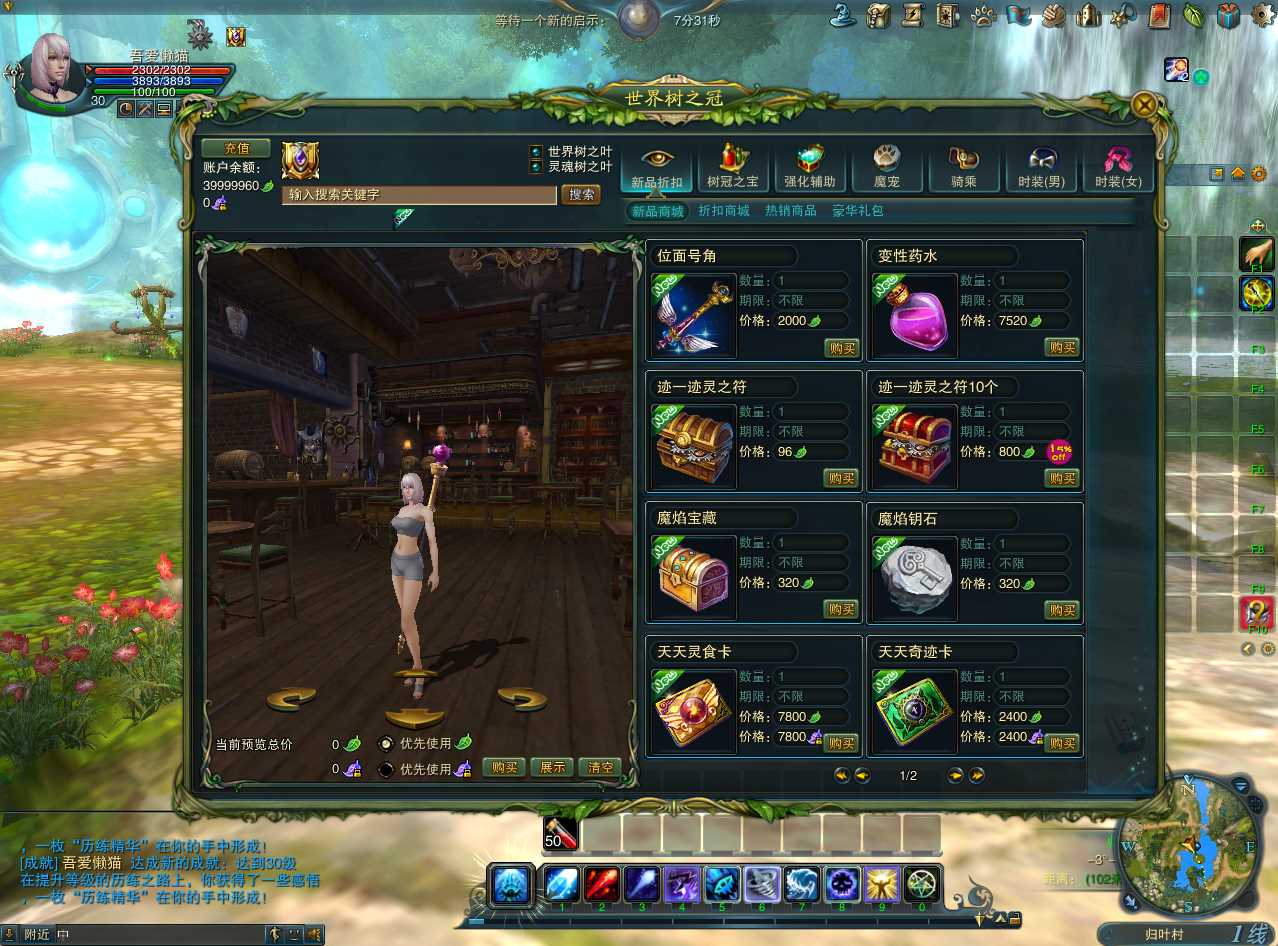Click 展示 in the preview panel
Image resolution: width=1278 pixels, height=946 pixels.
click(552, 767)
